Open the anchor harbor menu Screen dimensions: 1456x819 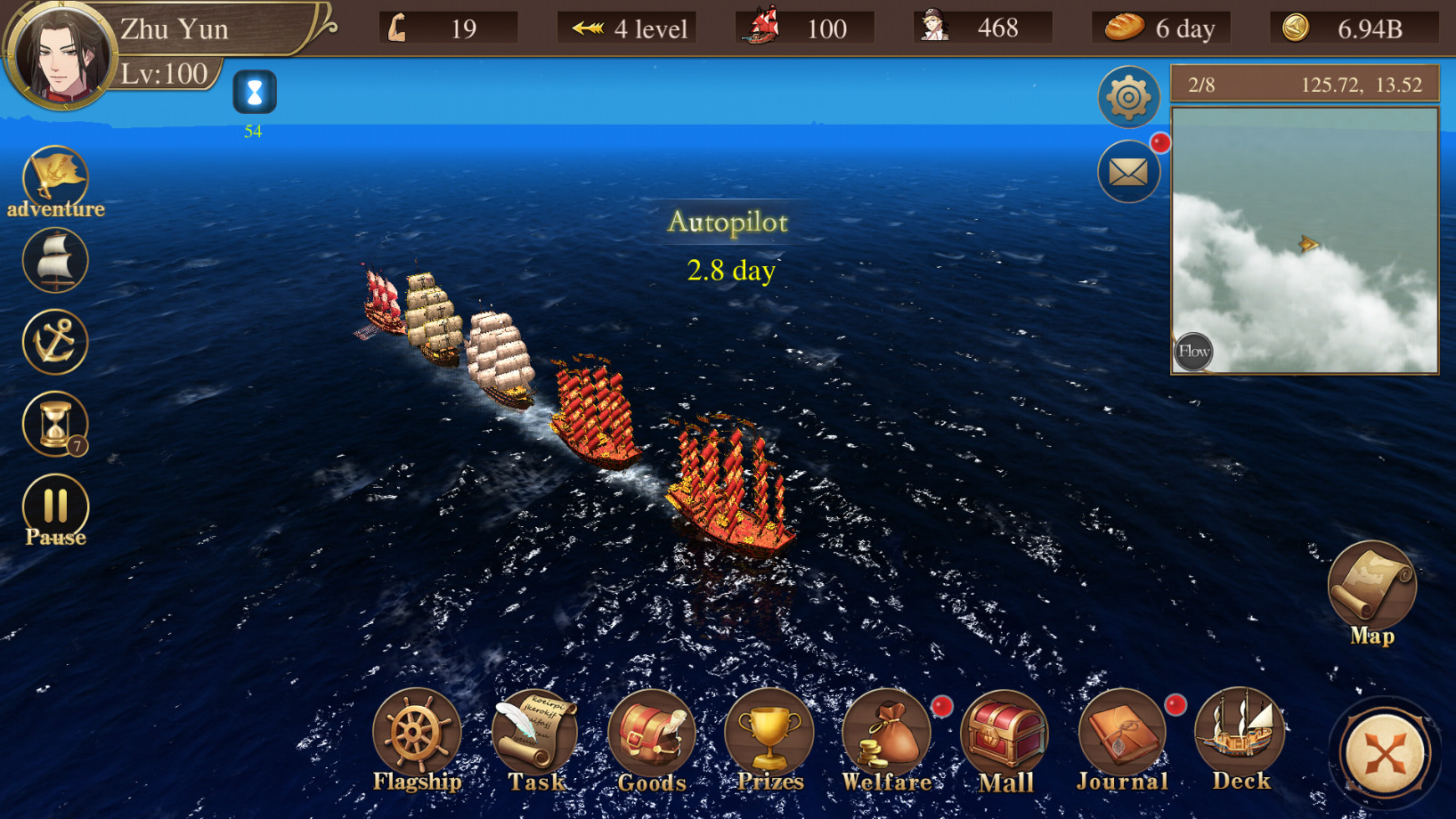[x=55, y=343]
